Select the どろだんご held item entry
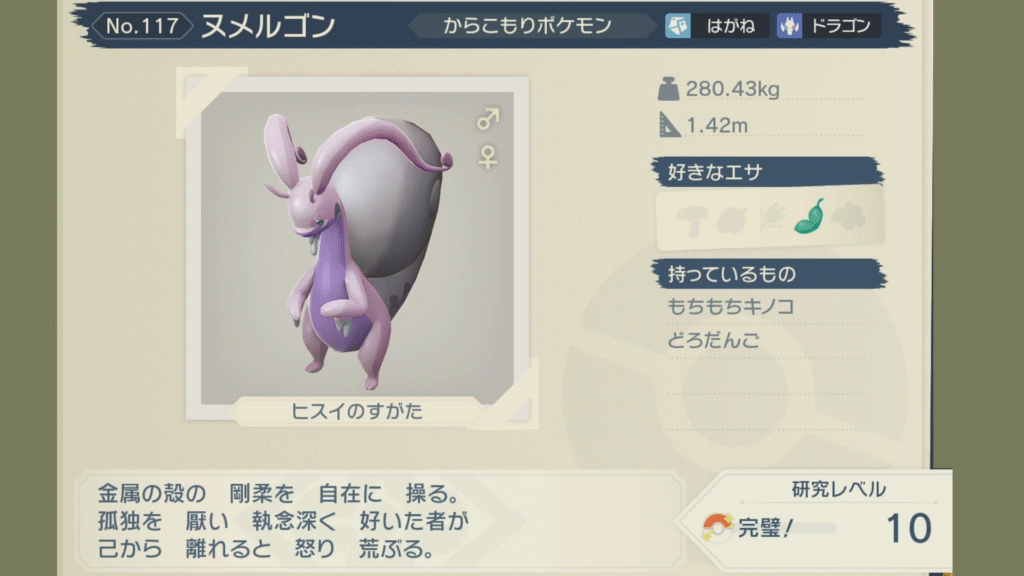Viewport: 1024px width, 576px height. pos(713,340)
